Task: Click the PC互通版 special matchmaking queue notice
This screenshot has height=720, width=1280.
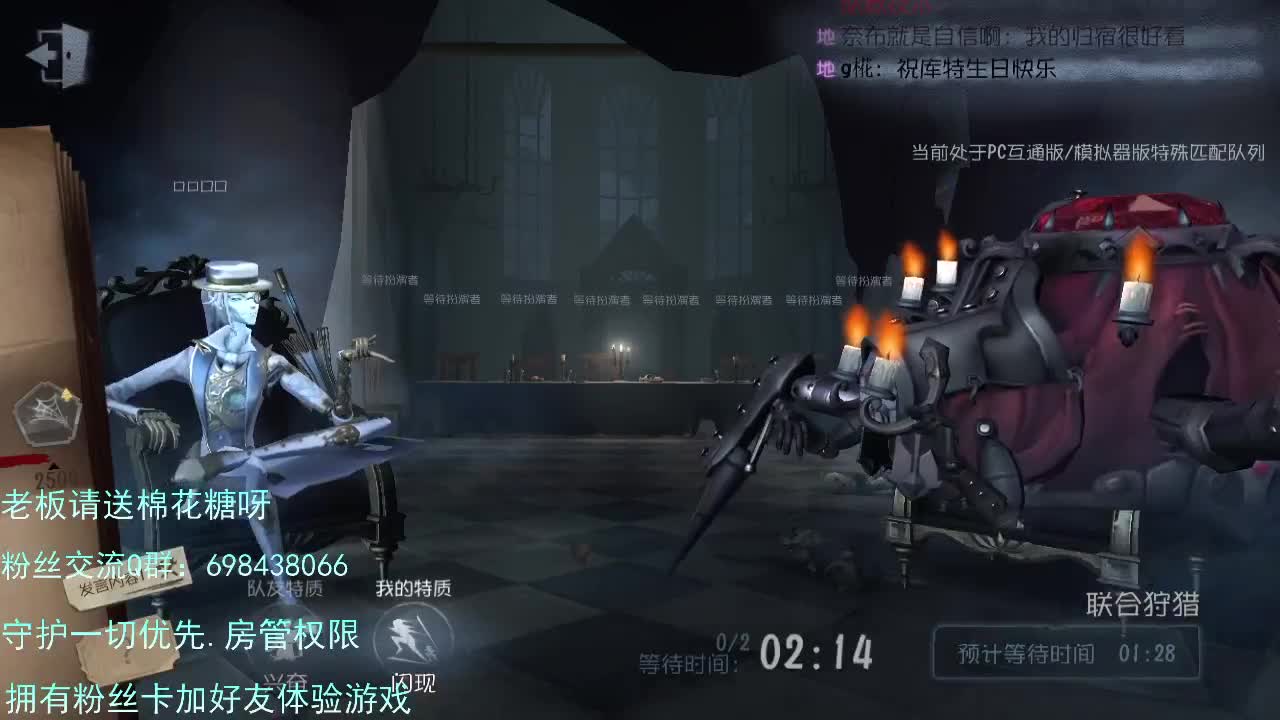Action: [x=1085, y=152]
